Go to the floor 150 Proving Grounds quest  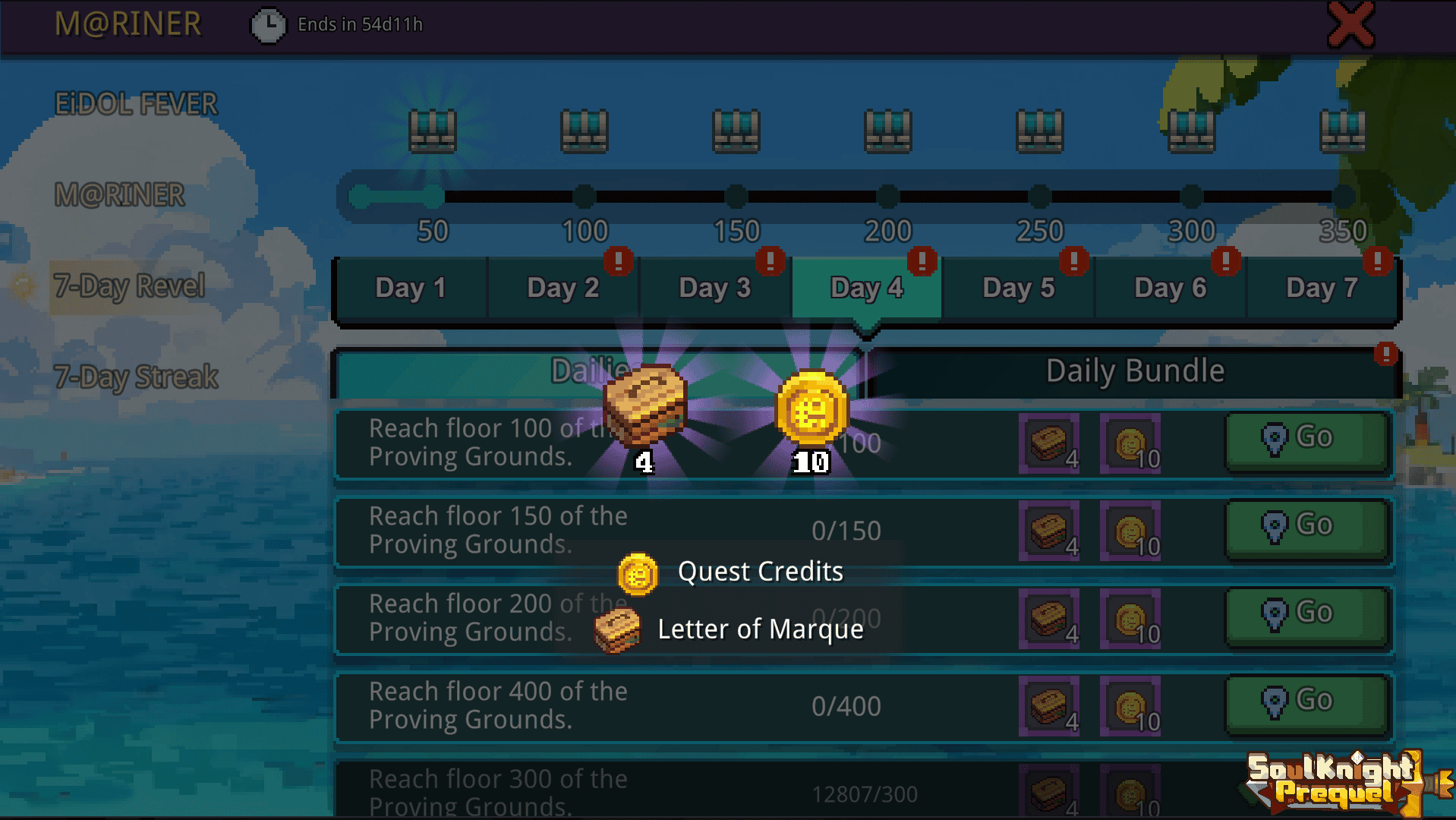coord(1306,526)
